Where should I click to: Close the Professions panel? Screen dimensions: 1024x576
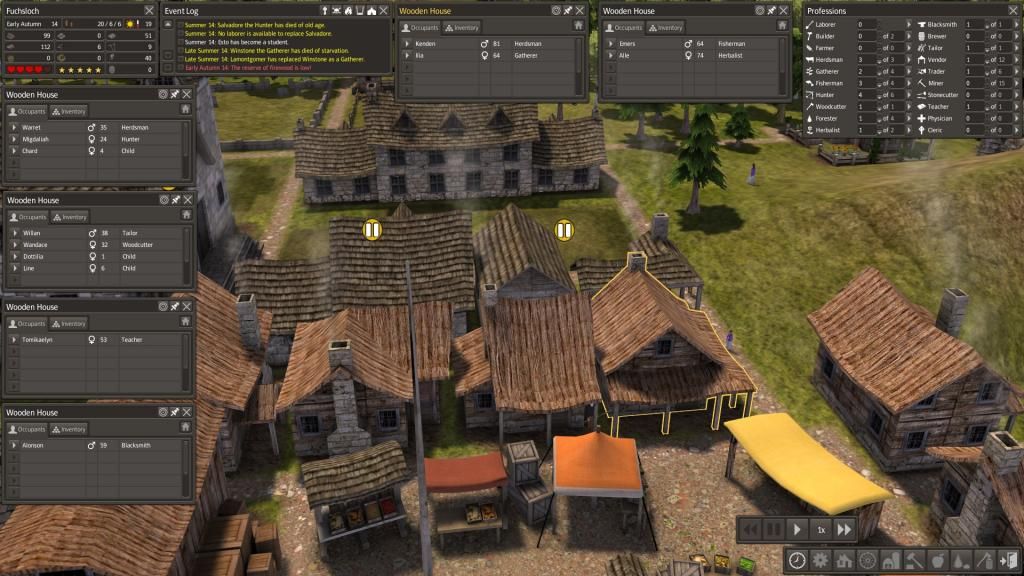(x=1012, y=10)
